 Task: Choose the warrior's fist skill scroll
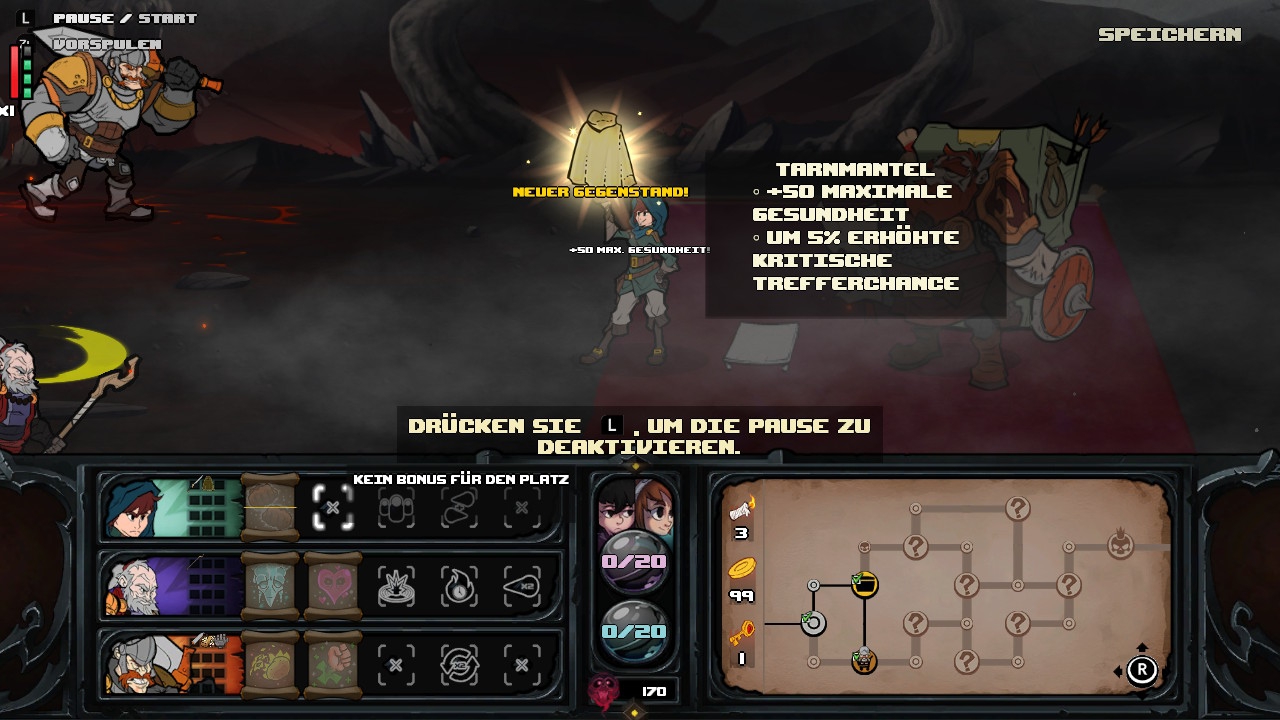tap(332, 663)
